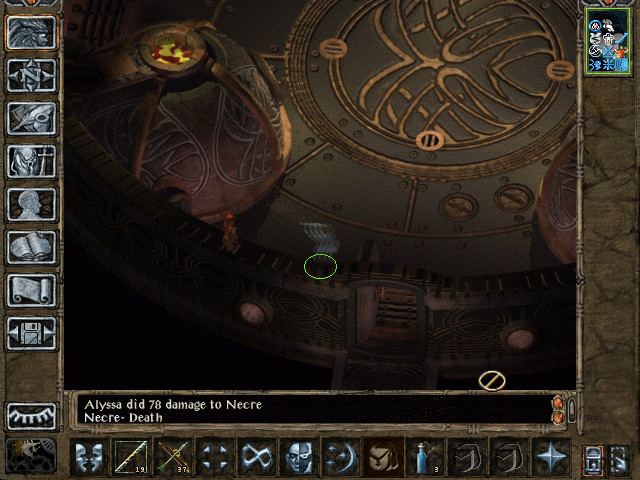Return to game with the top sidebar button
The image size is (640, 480).
click(x=32, y=32)
